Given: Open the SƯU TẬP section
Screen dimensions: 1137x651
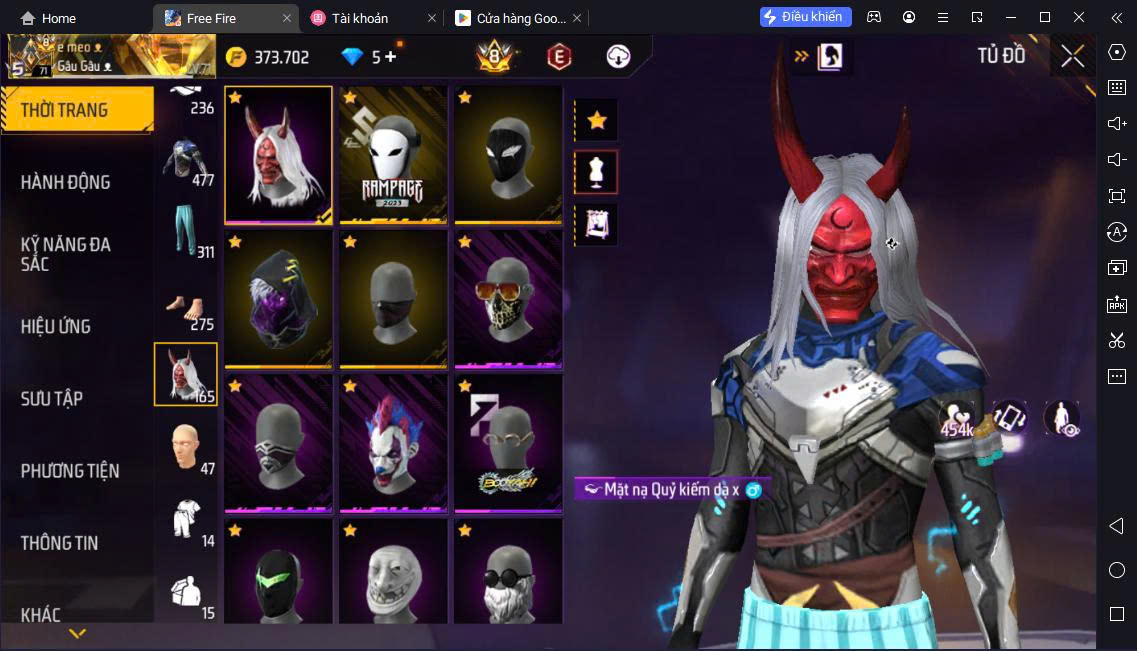Looking at the screenshot, I should [51, 398].
